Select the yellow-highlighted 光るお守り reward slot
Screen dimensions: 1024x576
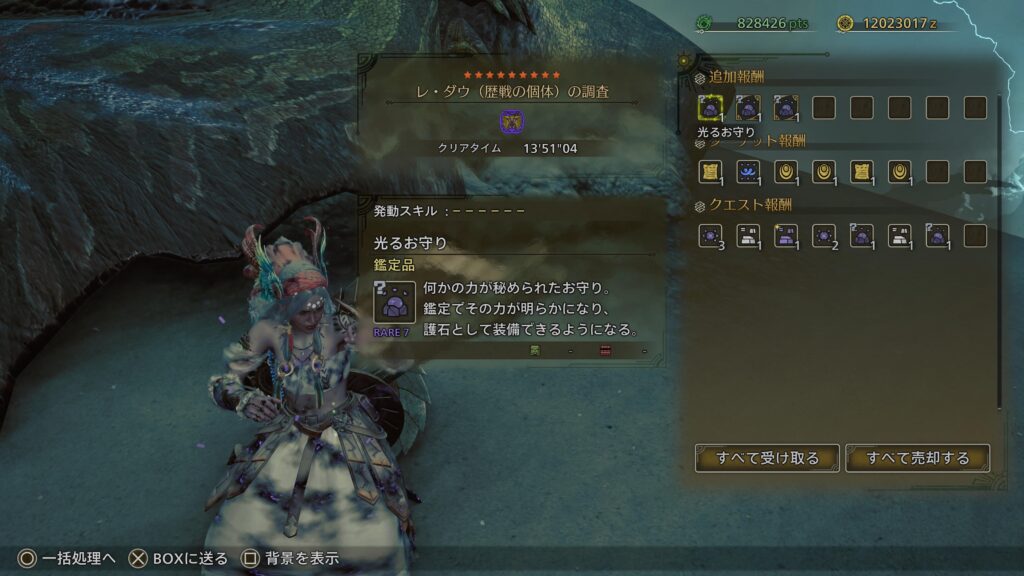pyautogui.click(x=709, y=107)
